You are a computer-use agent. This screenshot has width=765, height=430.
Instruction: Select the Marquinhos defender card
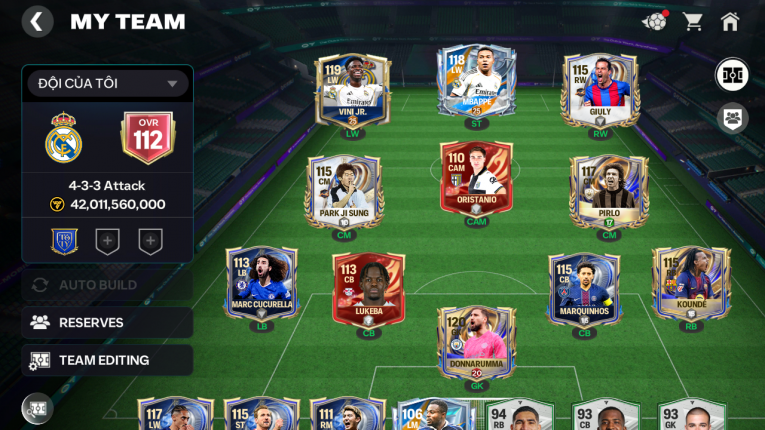click(584, 291)
